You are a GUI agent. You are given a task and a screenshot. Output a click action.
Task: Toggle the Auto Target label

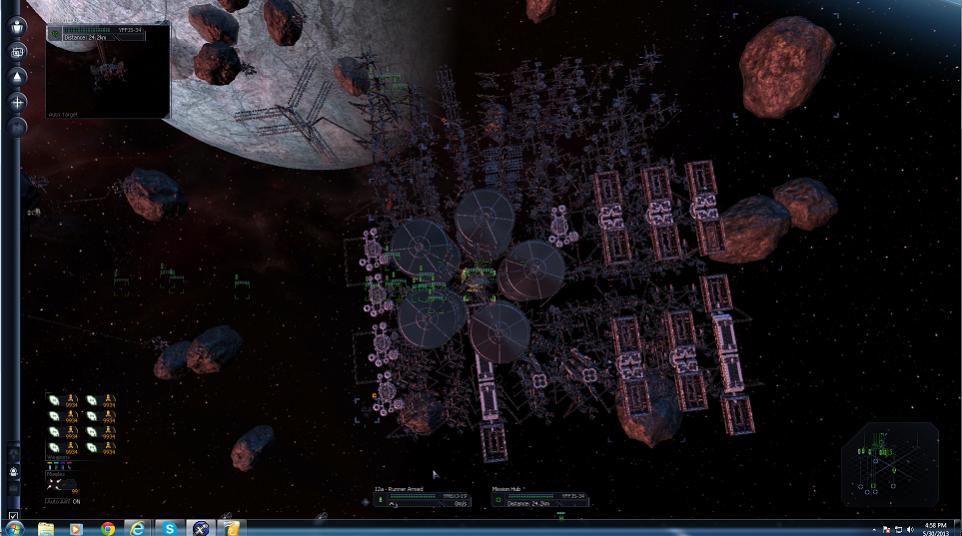click(x=63, y=114)
